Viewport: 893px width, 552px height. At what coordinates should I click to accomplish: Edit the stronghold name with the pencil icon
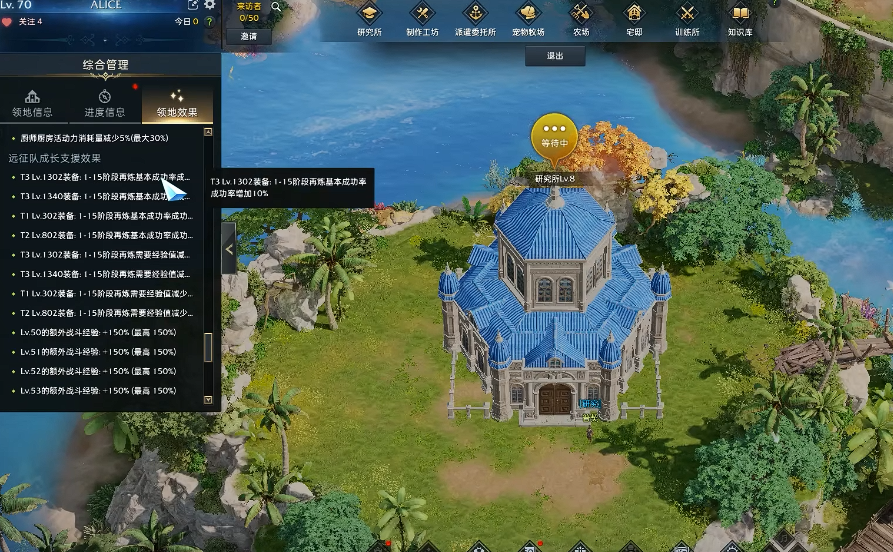[193, 5]
